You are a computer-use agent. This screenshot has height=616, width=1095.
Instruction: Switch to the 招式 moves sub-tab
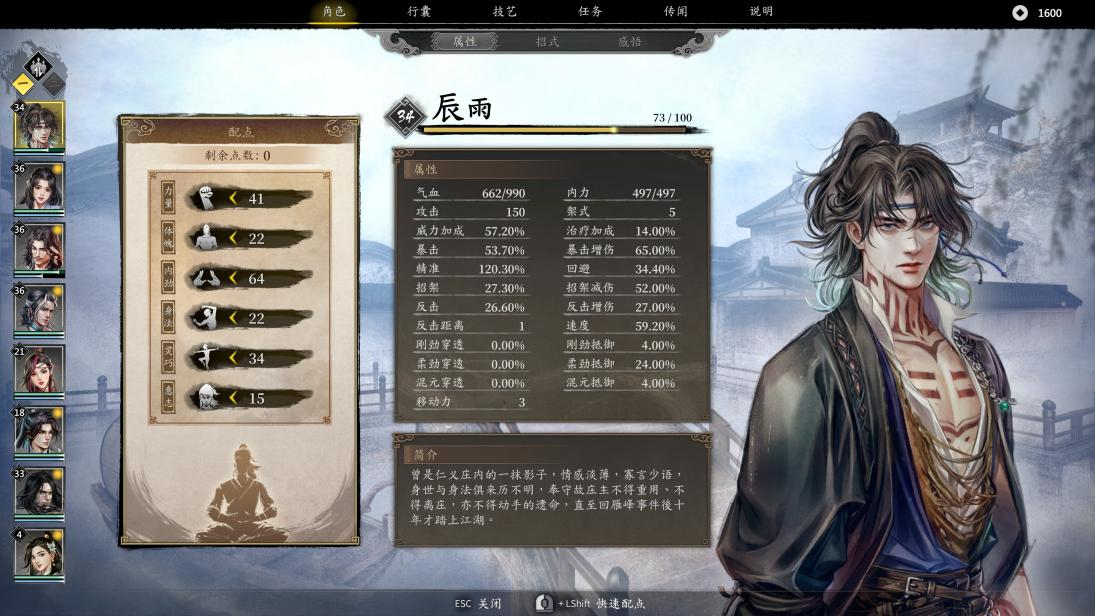(547, 42)
